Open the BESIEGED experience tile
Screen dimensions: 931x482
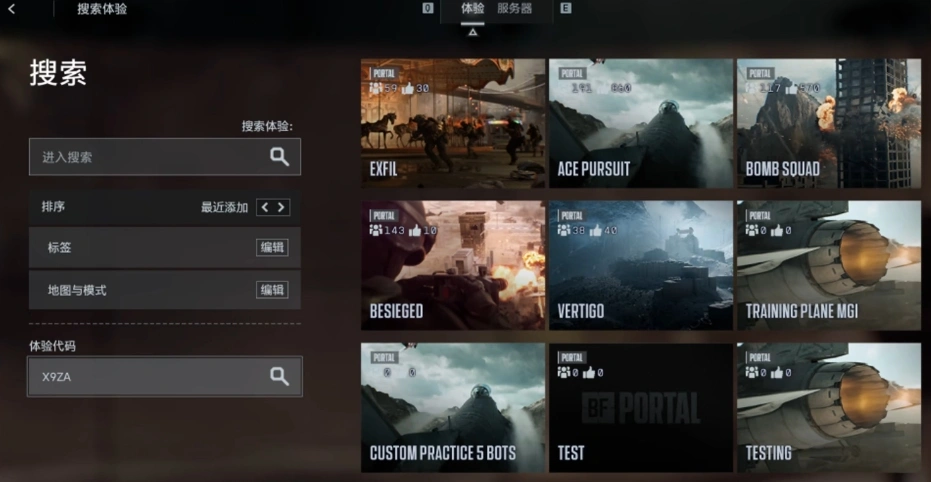click(x=453, y=265)
